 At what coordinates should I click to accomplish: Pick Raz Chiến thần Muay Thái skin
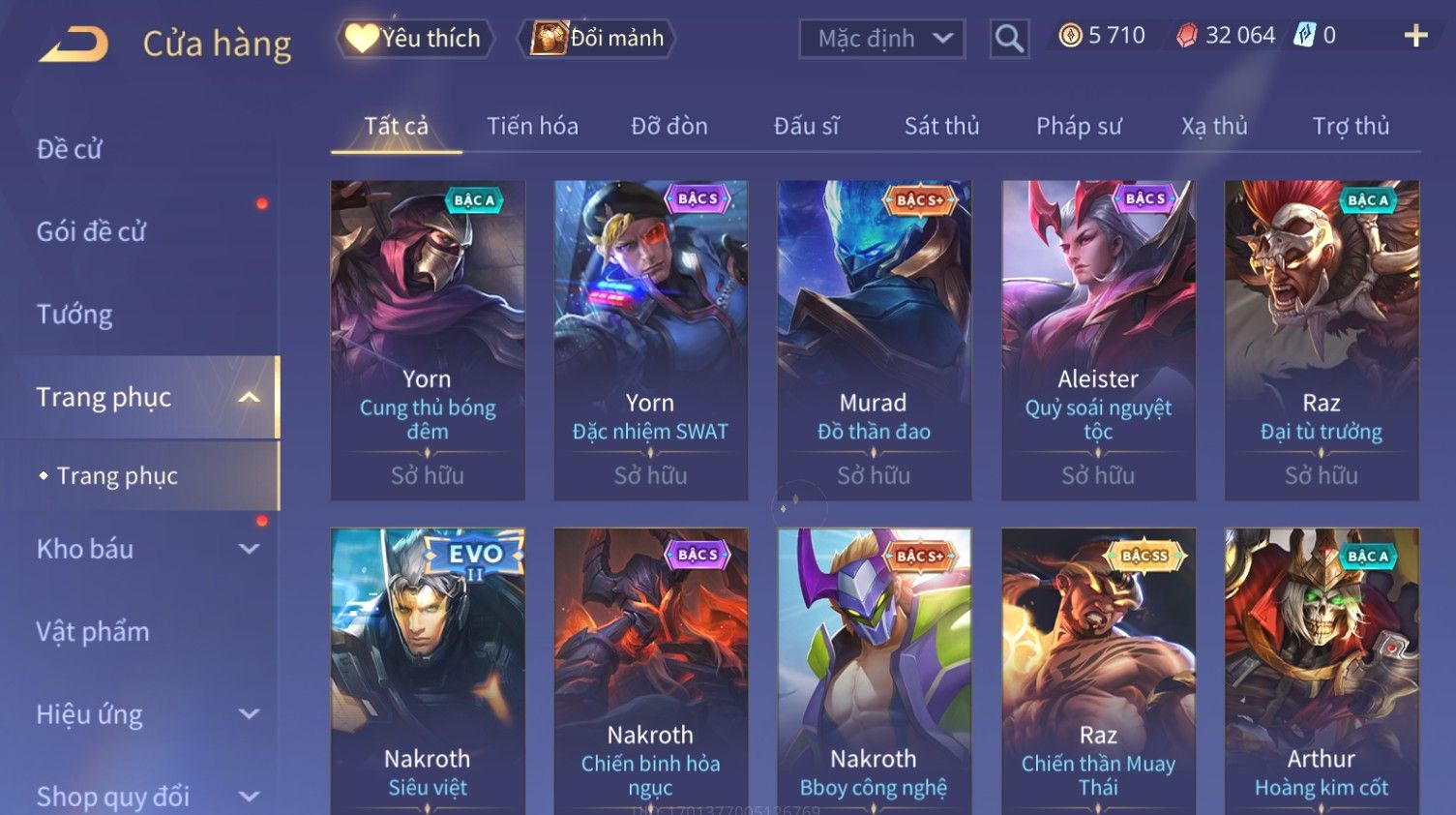pyautogui.click(x=1098, y=670)
